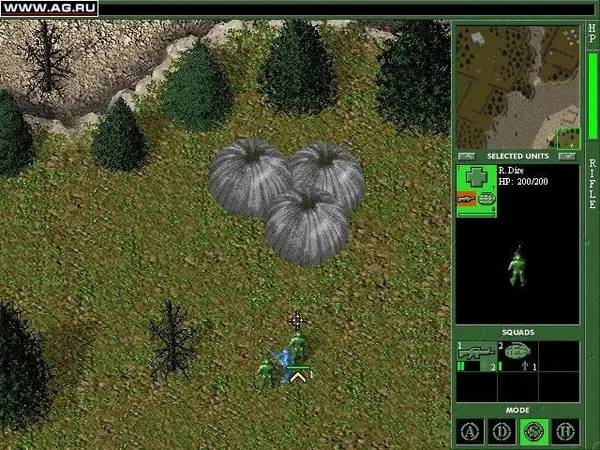Choose the grenade icon on unit card

pos(487,200)
